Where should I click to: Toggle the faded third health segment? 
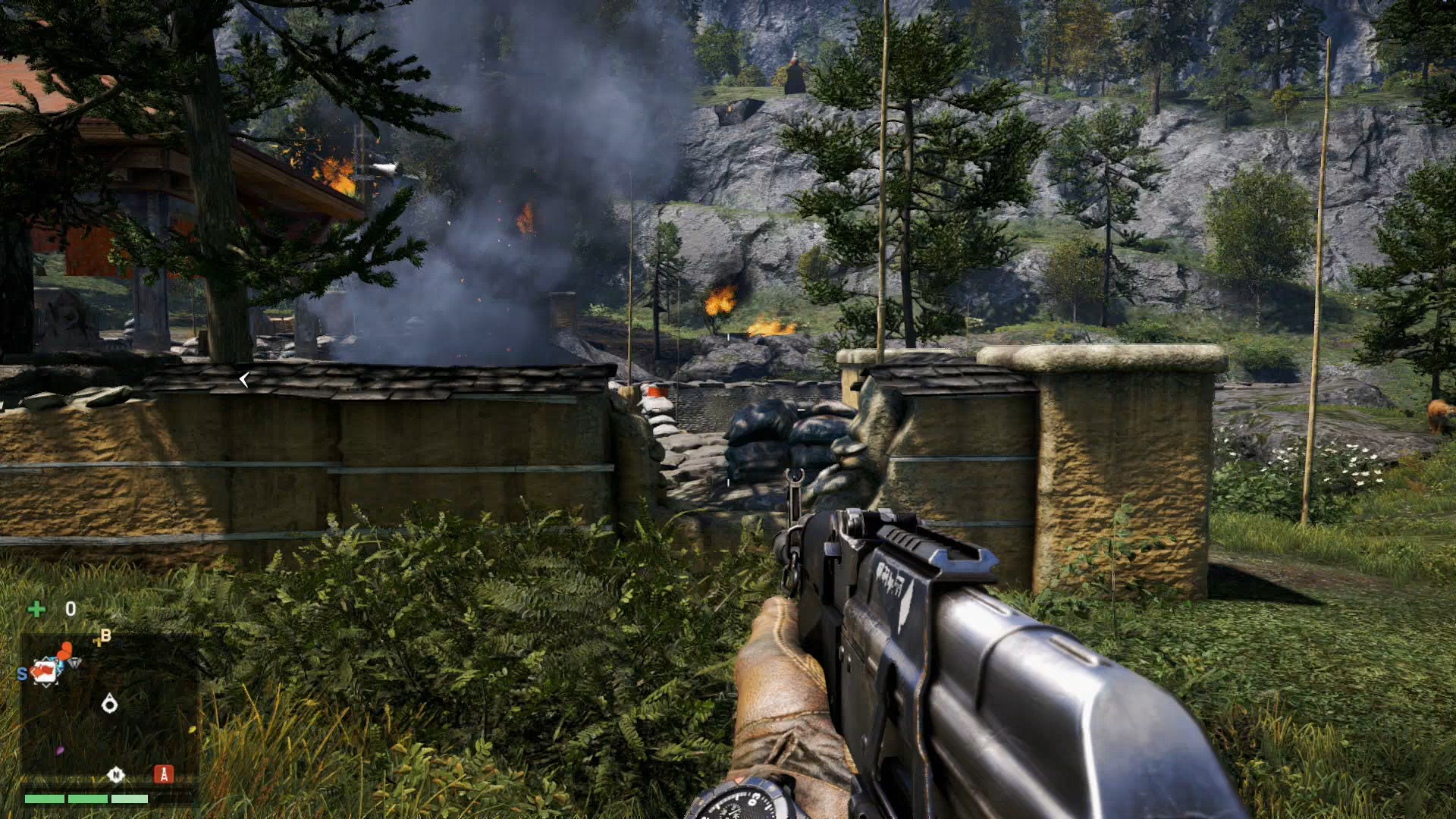click(129, 799)
